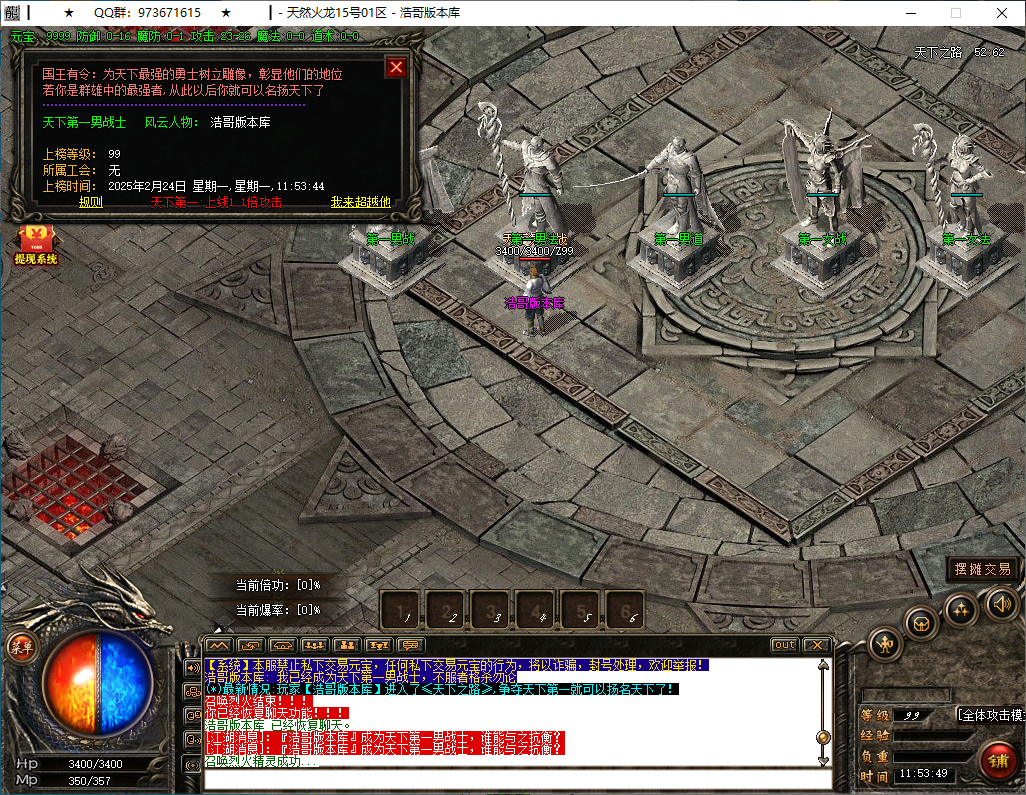Open the 提现系统 red envelope icon
The width and height of the screenshot is (1026, 795).
click(x=35, y=244)
